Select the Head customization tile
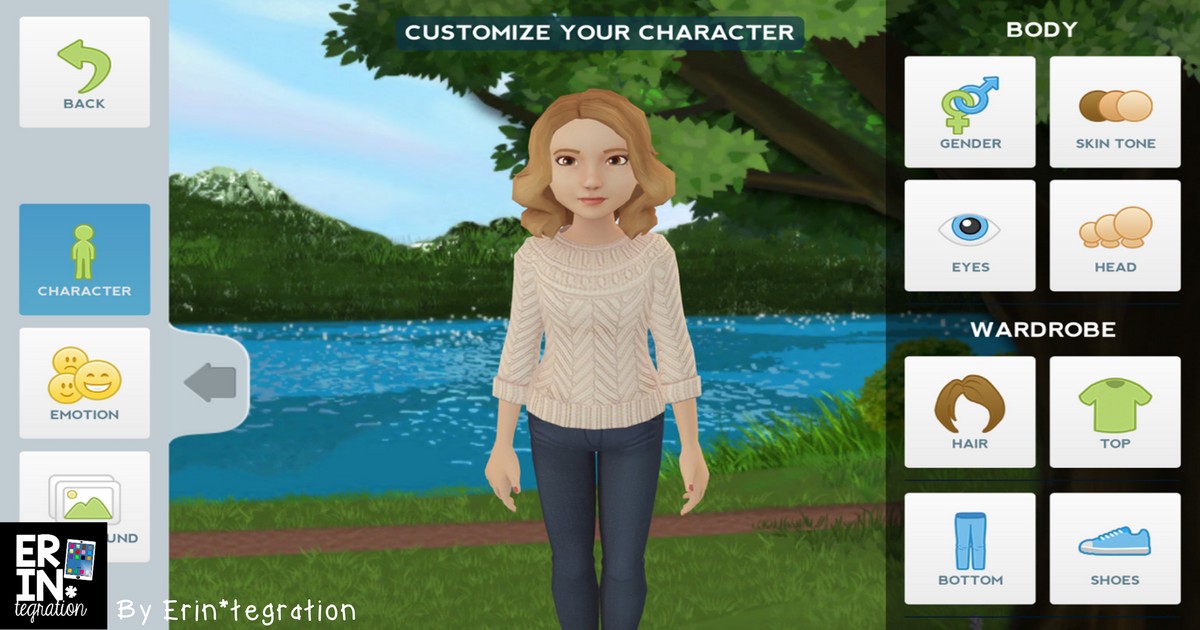 (1114, 236)
